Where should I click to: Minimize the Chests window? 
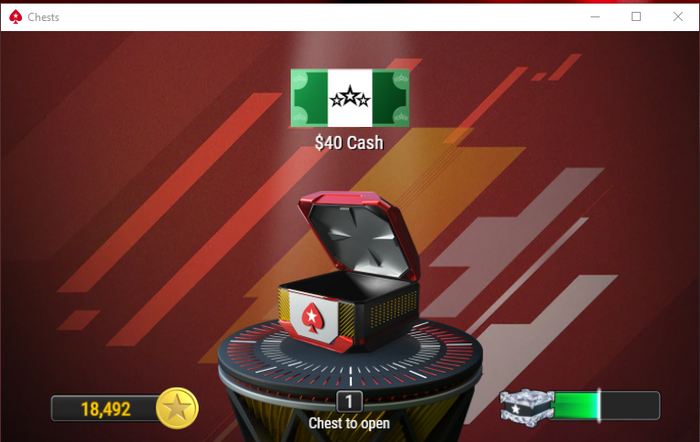pos(596,16)
